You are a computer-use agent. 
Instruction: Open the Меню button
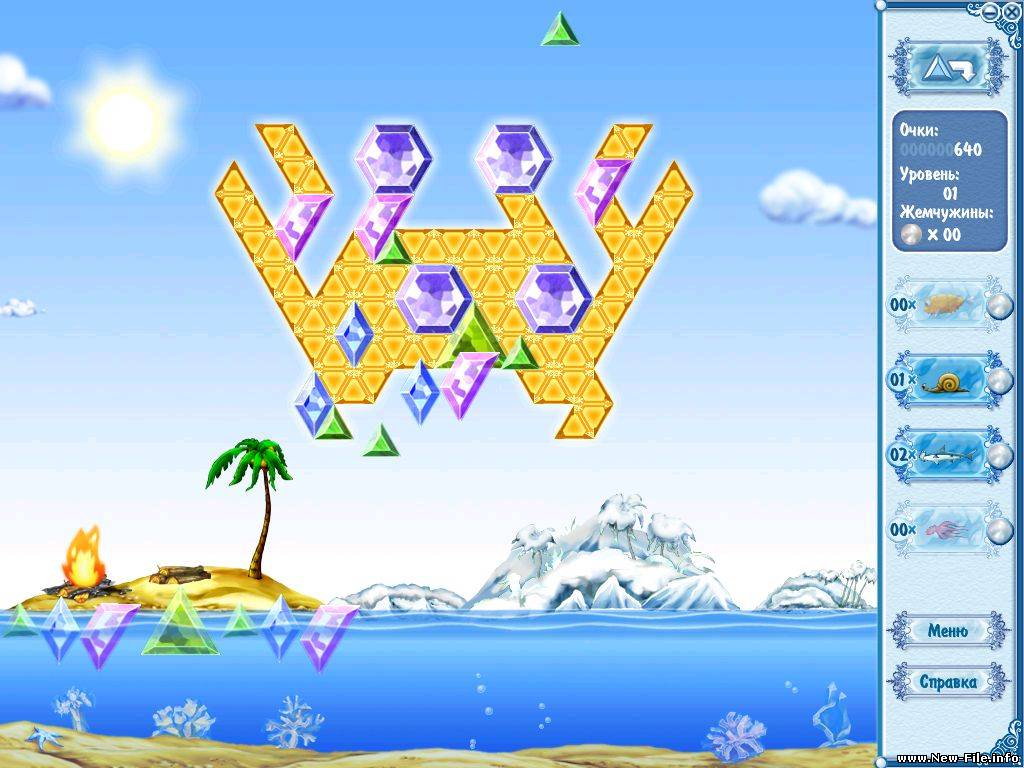pyautogui.click(x=947, y=631)
